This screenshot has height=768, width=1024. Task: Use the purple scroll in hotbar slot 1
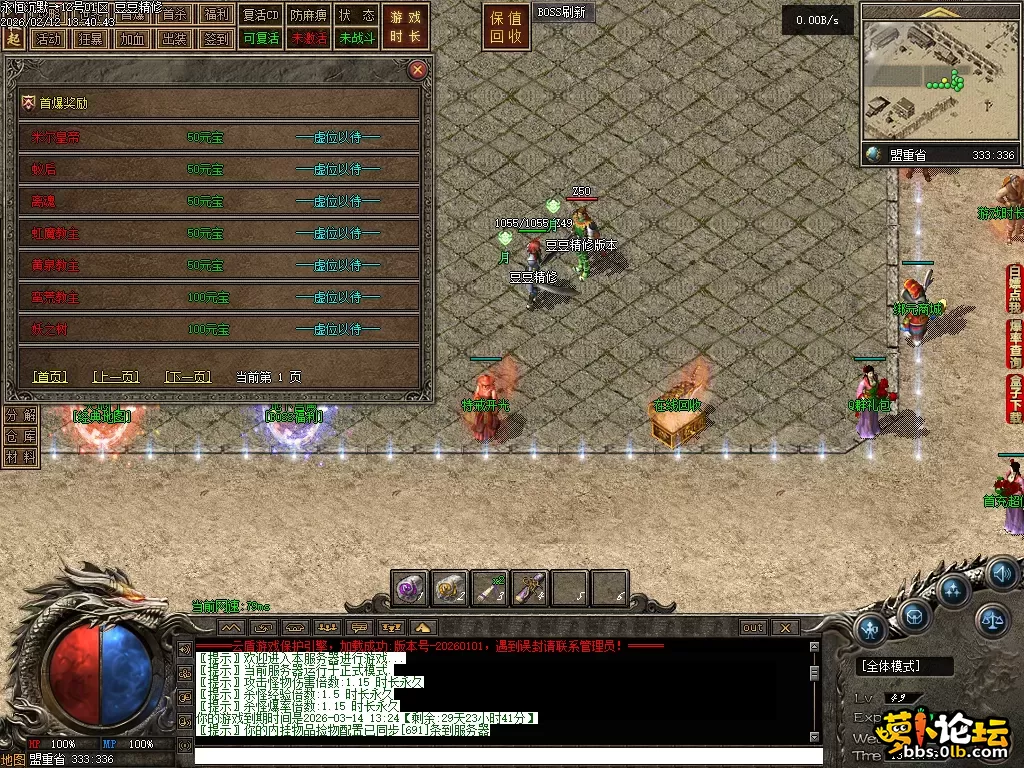coord(410,589)
